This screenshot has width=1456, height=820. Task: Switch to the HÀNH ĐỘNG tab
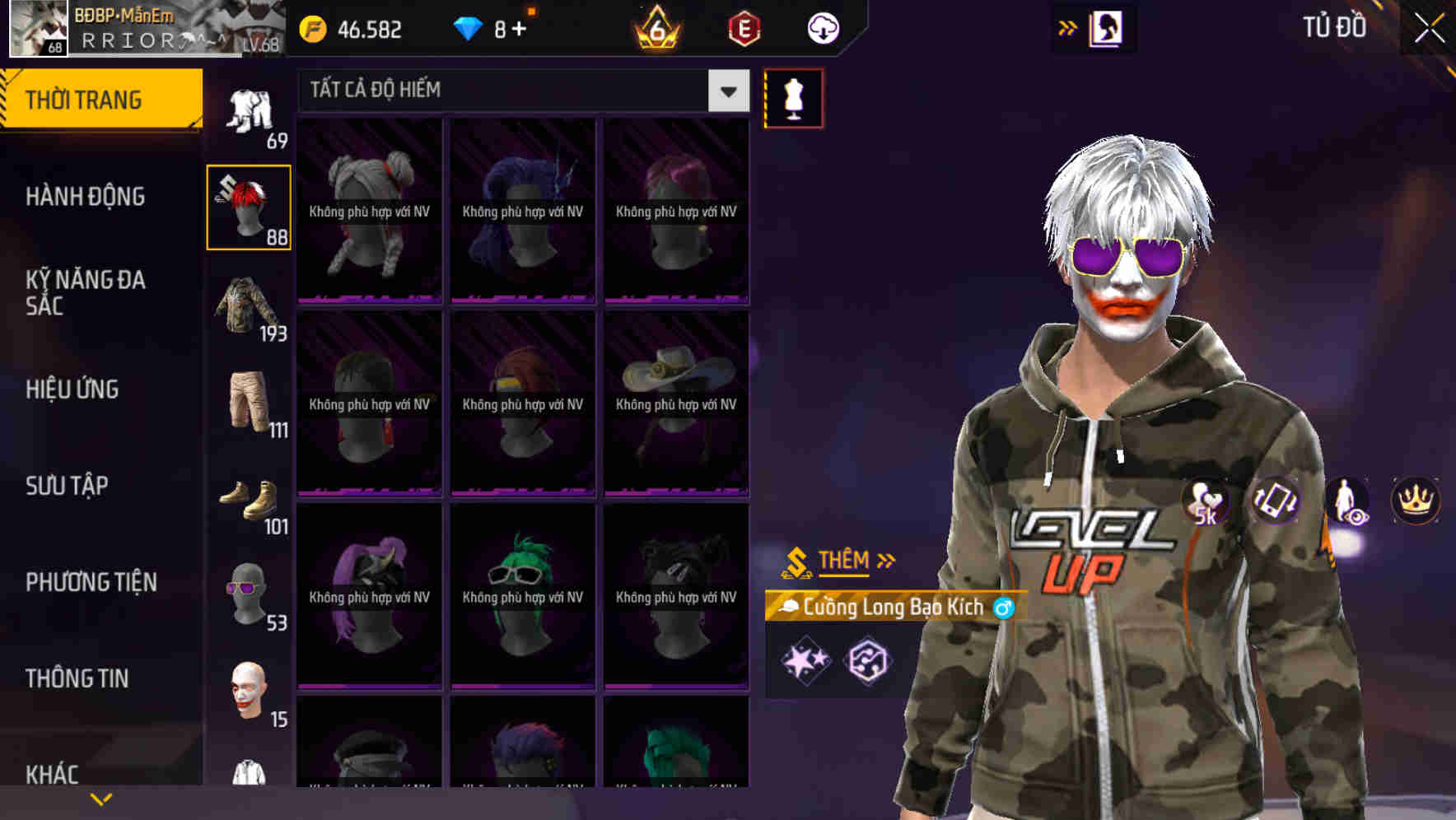pos(86,197)
